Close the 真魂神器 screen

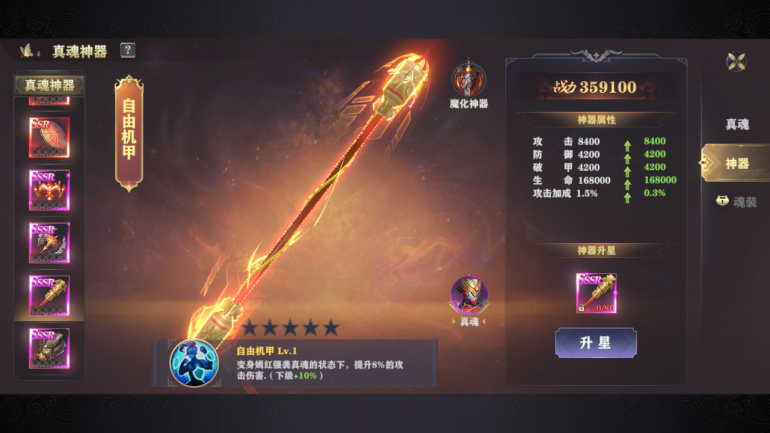click(x=736, y=61)
